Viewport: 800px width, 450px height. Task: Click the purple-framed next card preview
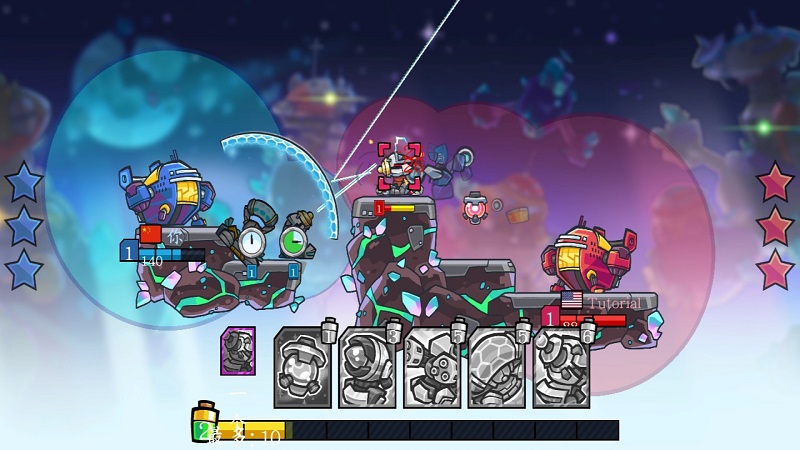click(x=238, y=351)
